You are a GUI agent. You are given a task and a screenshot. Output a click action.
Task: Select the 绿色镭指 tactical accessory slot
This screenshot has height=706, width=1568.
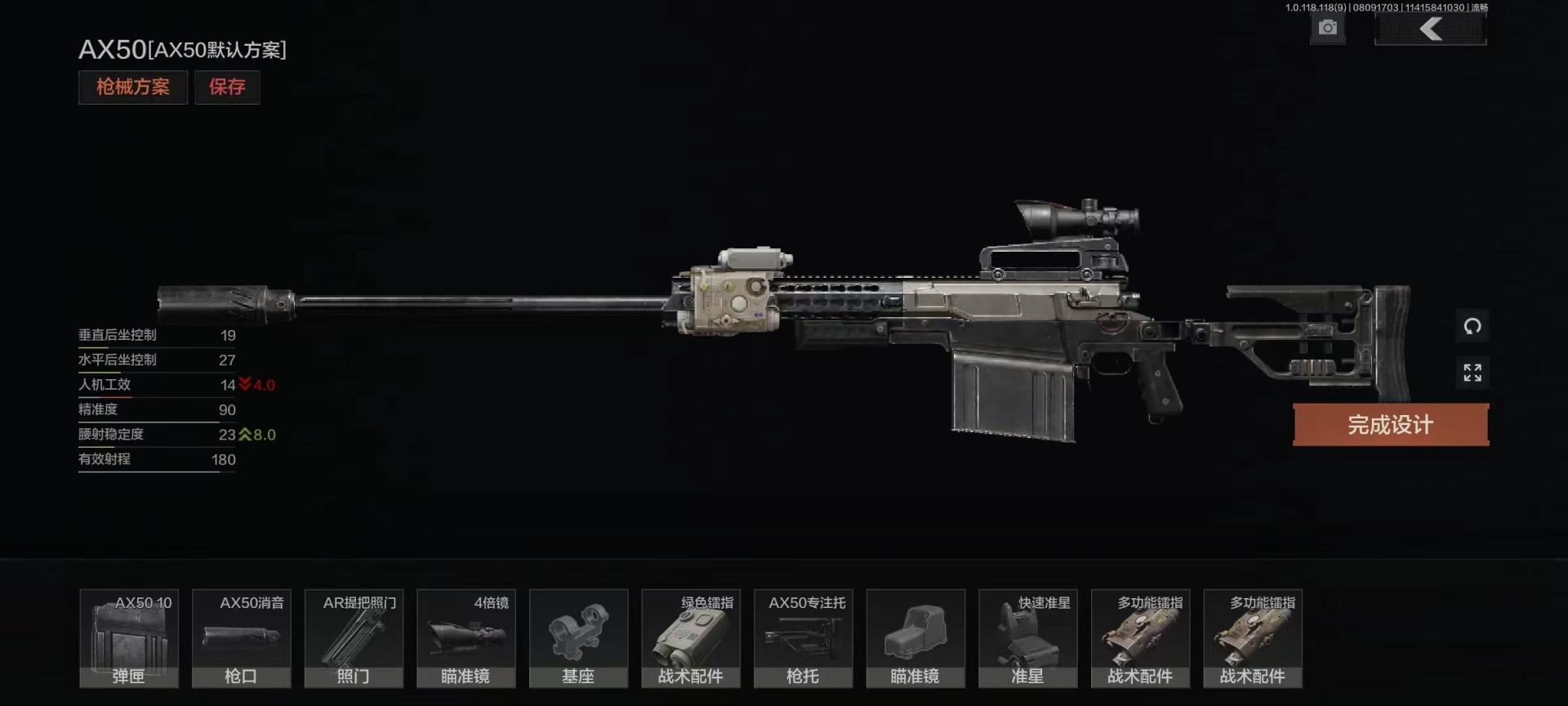[x=691, y=639]
